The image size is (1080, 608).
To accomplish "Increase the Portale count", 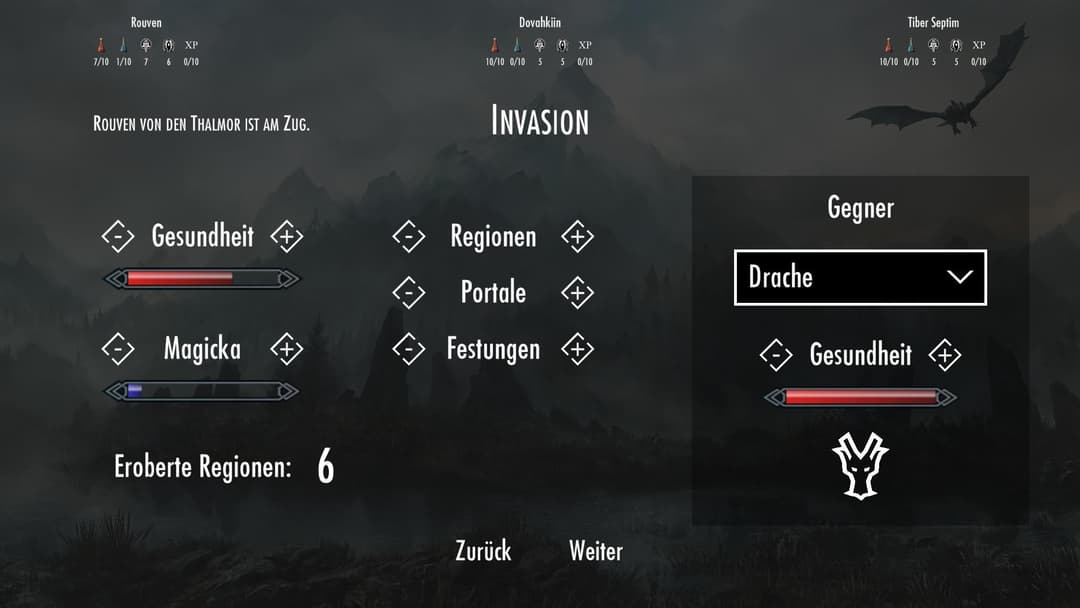I will tap(577, 293).
